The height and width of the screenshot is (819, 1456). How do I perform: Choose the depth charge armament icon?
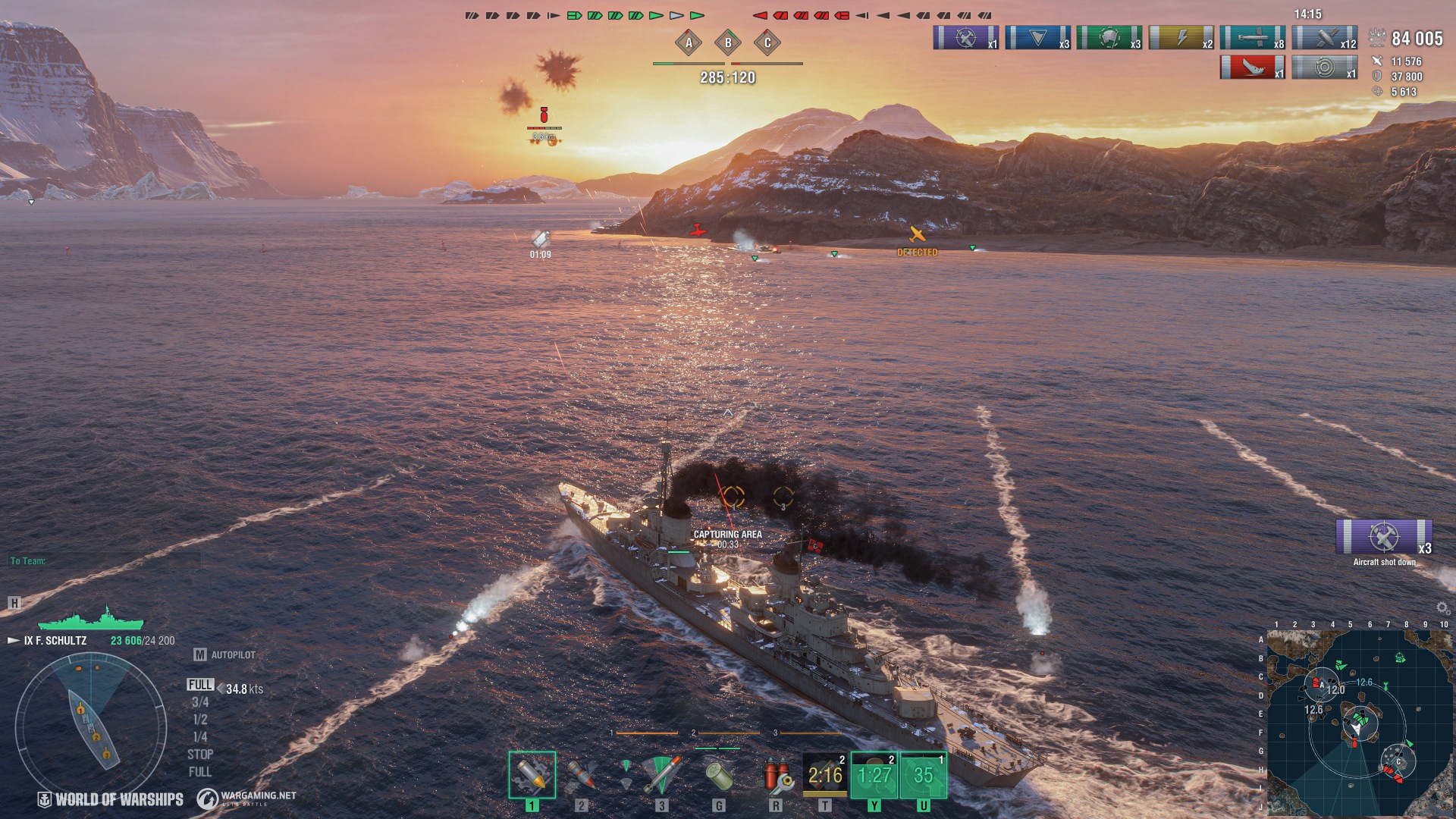pos(718,774)
